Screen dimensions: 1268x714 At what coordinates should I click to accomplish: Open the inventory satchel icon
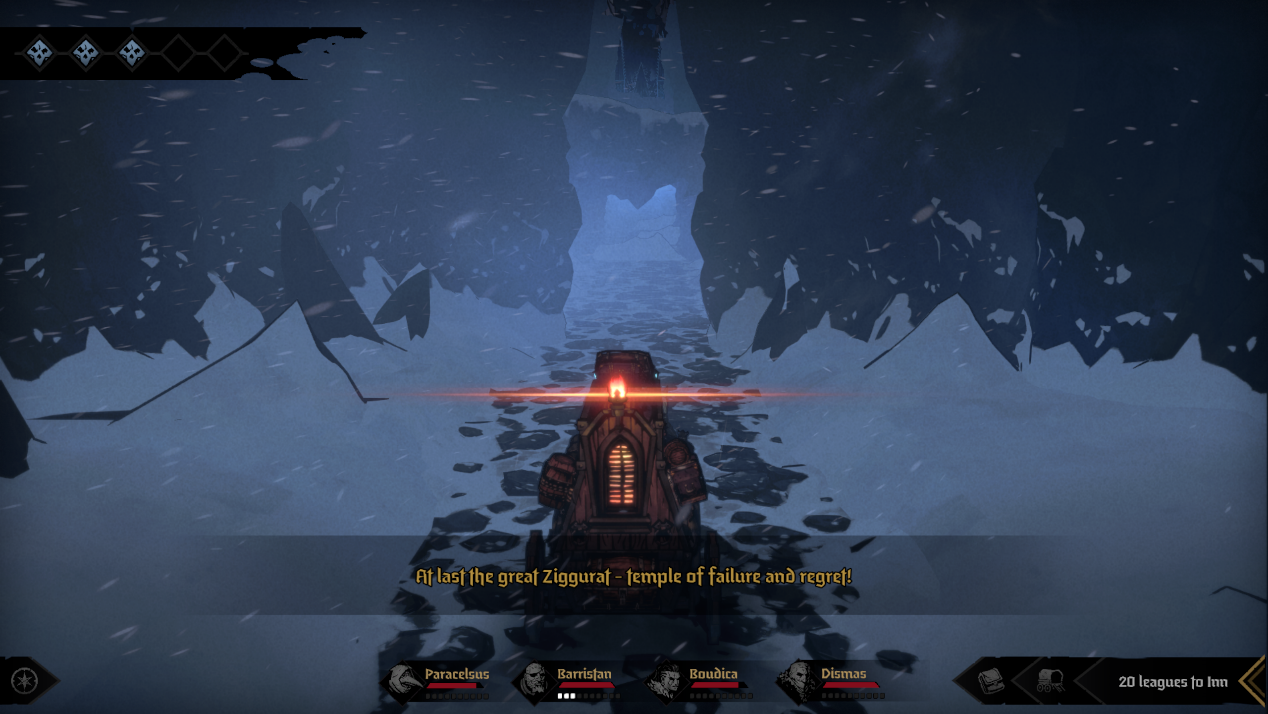click(991, 682)
